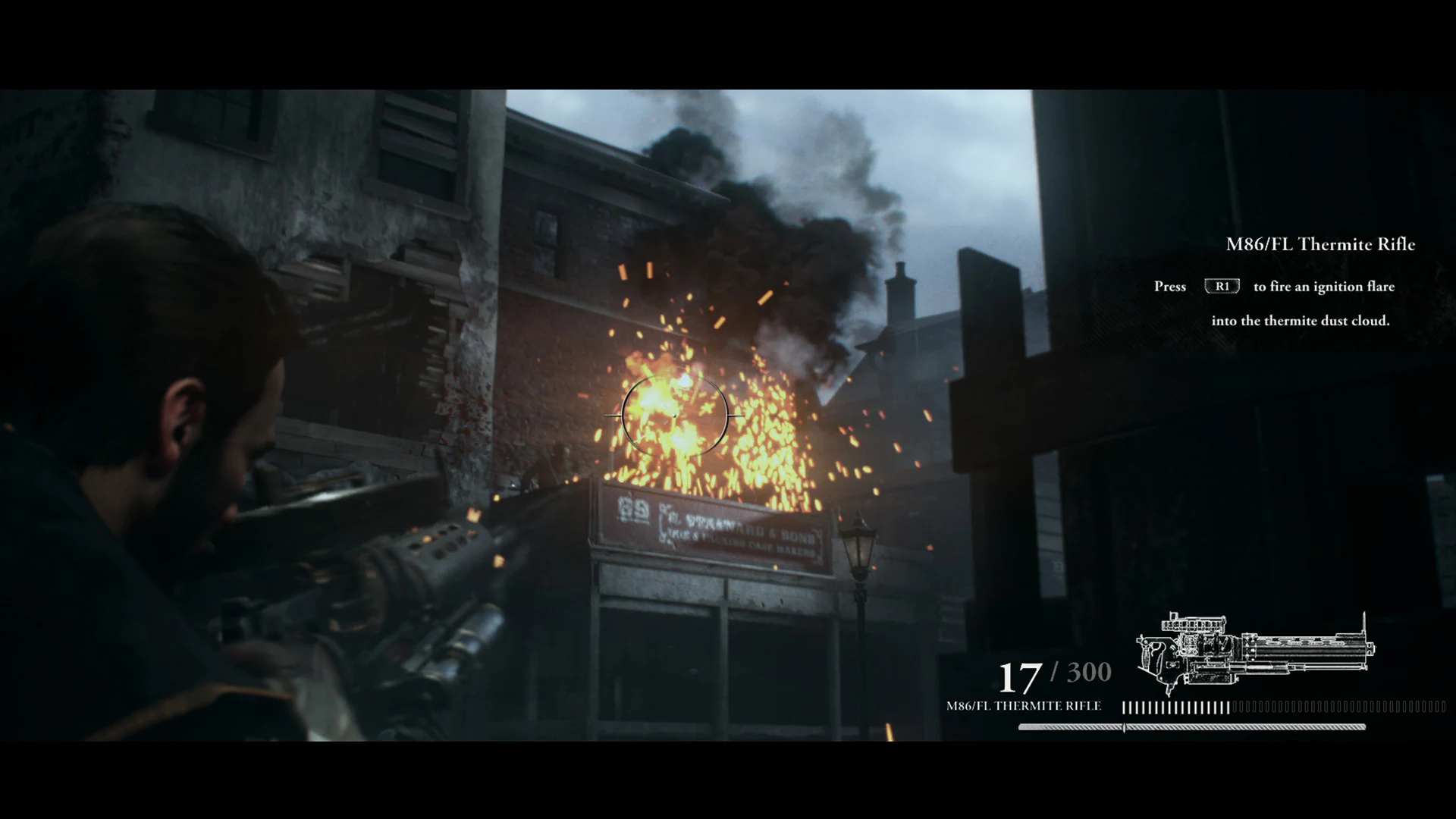Select the crosshair reticle at screen center
Image resolution: width=1456 pixels, height=819 pixels.
point(673,416)
